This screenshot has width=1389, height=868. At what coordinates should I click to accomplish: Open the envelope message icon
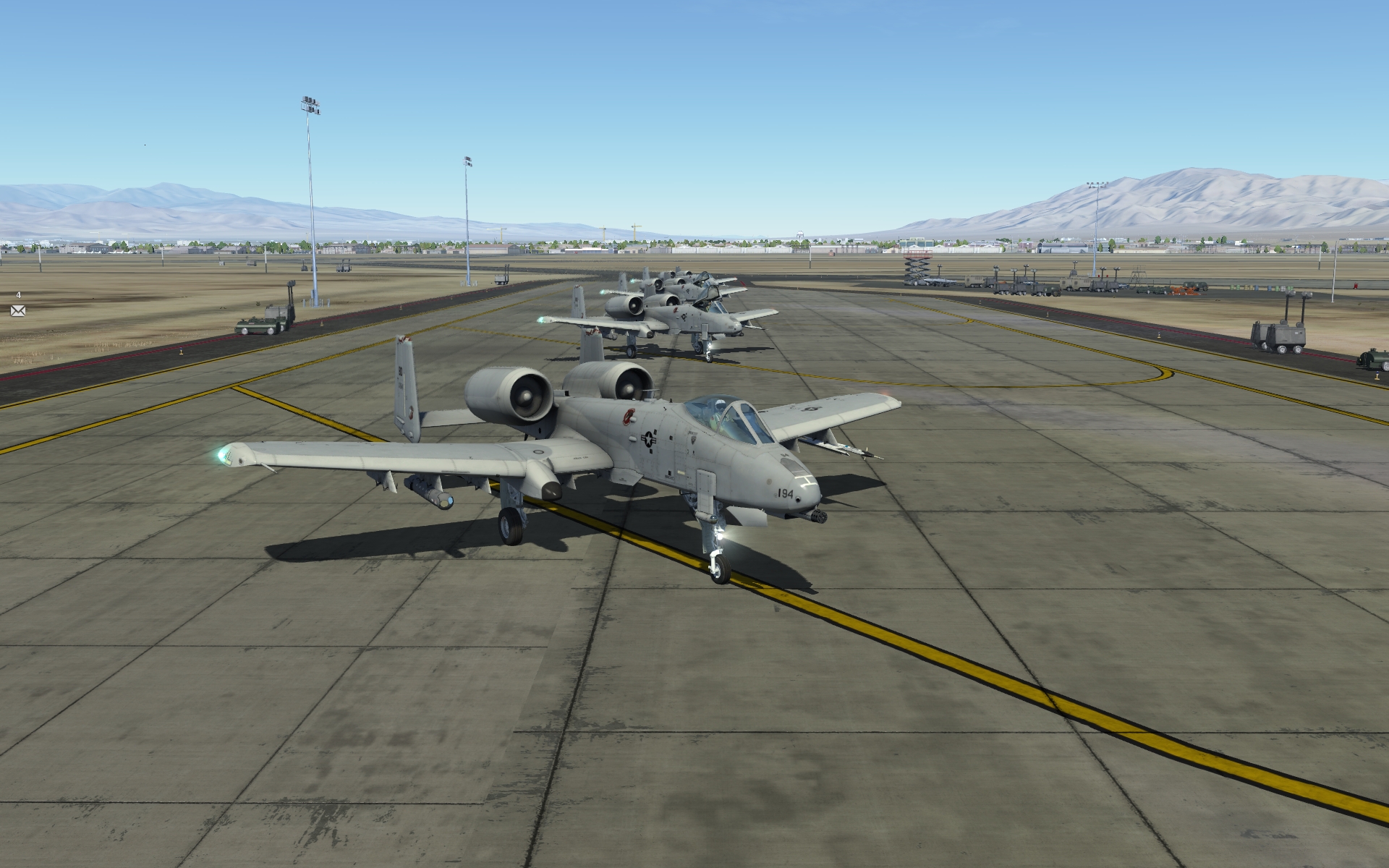[x=18, y=310]
